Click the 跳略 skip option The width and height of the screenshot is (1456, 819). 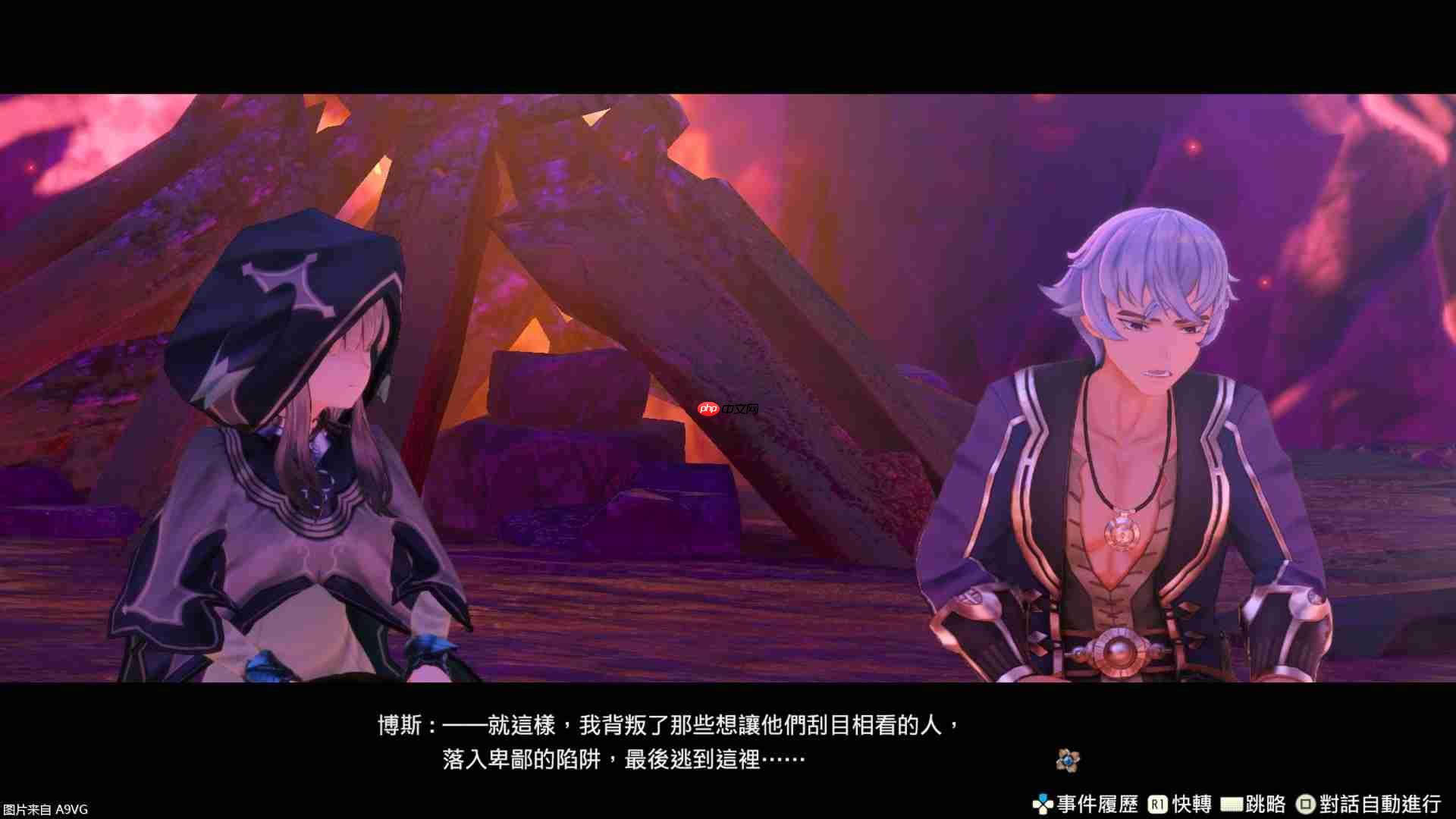tap(1264, 802)
